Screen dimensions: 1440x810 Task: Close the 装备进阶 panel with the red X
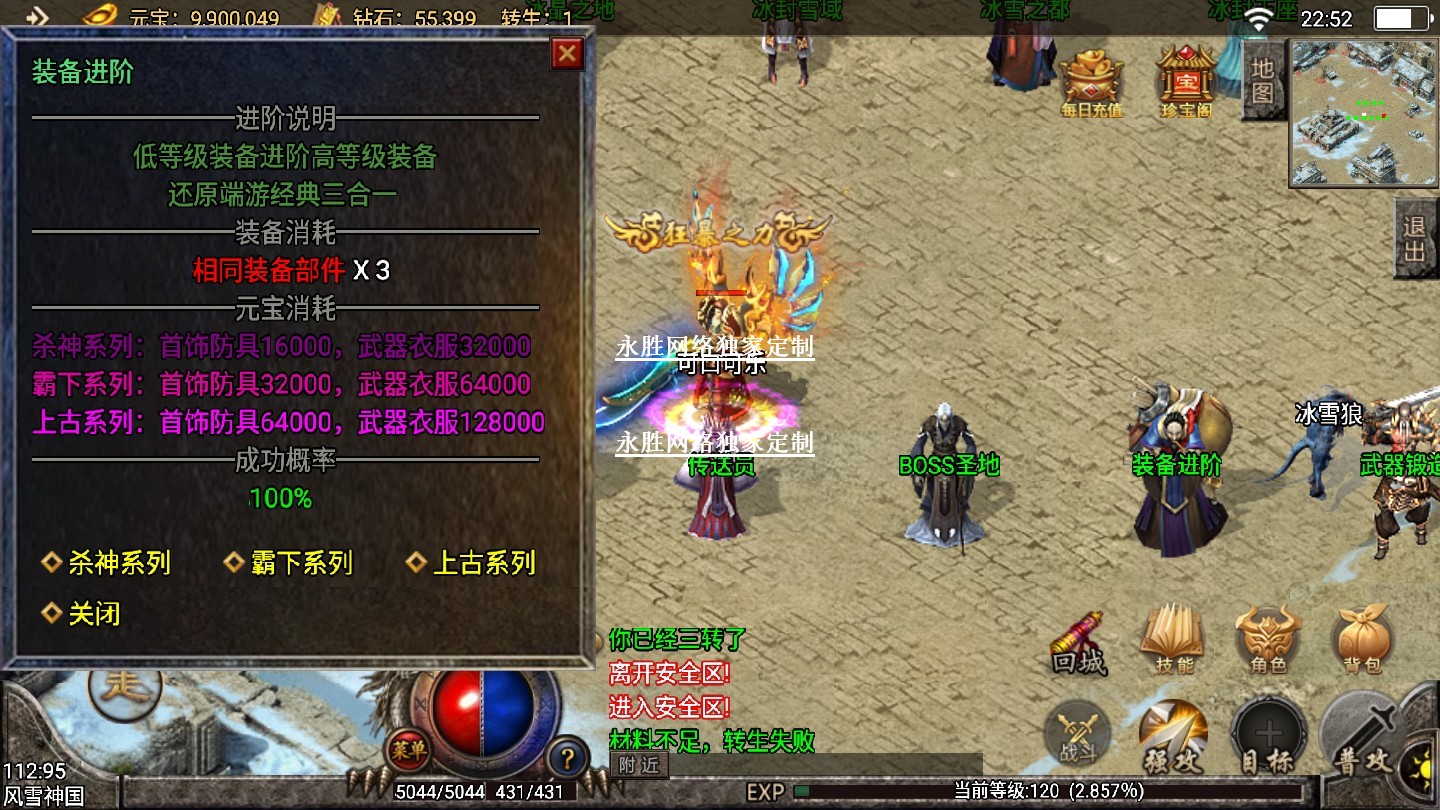567,53
